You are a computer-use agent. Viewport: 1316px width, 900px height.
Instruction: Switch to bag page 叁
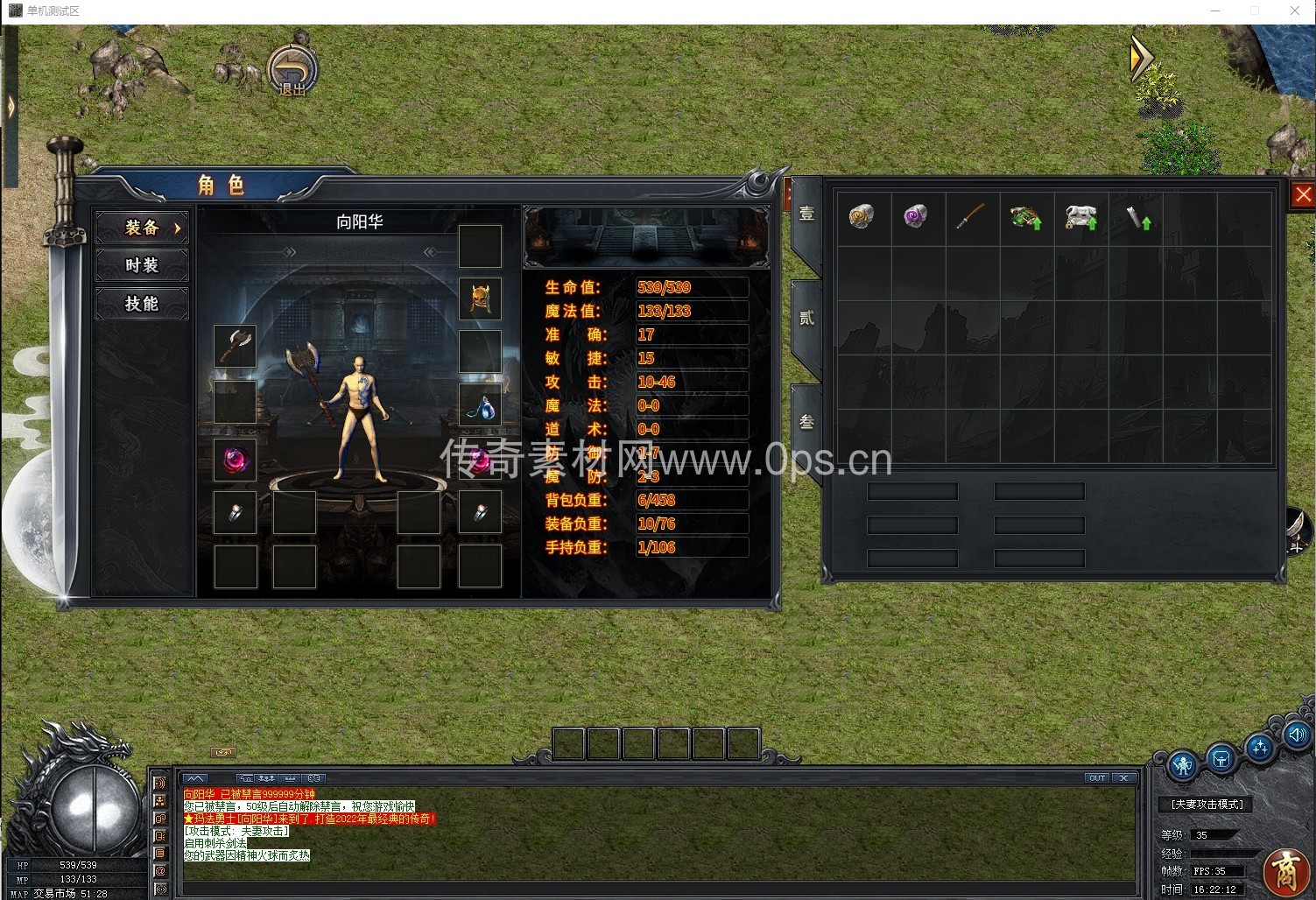(806, 422)
